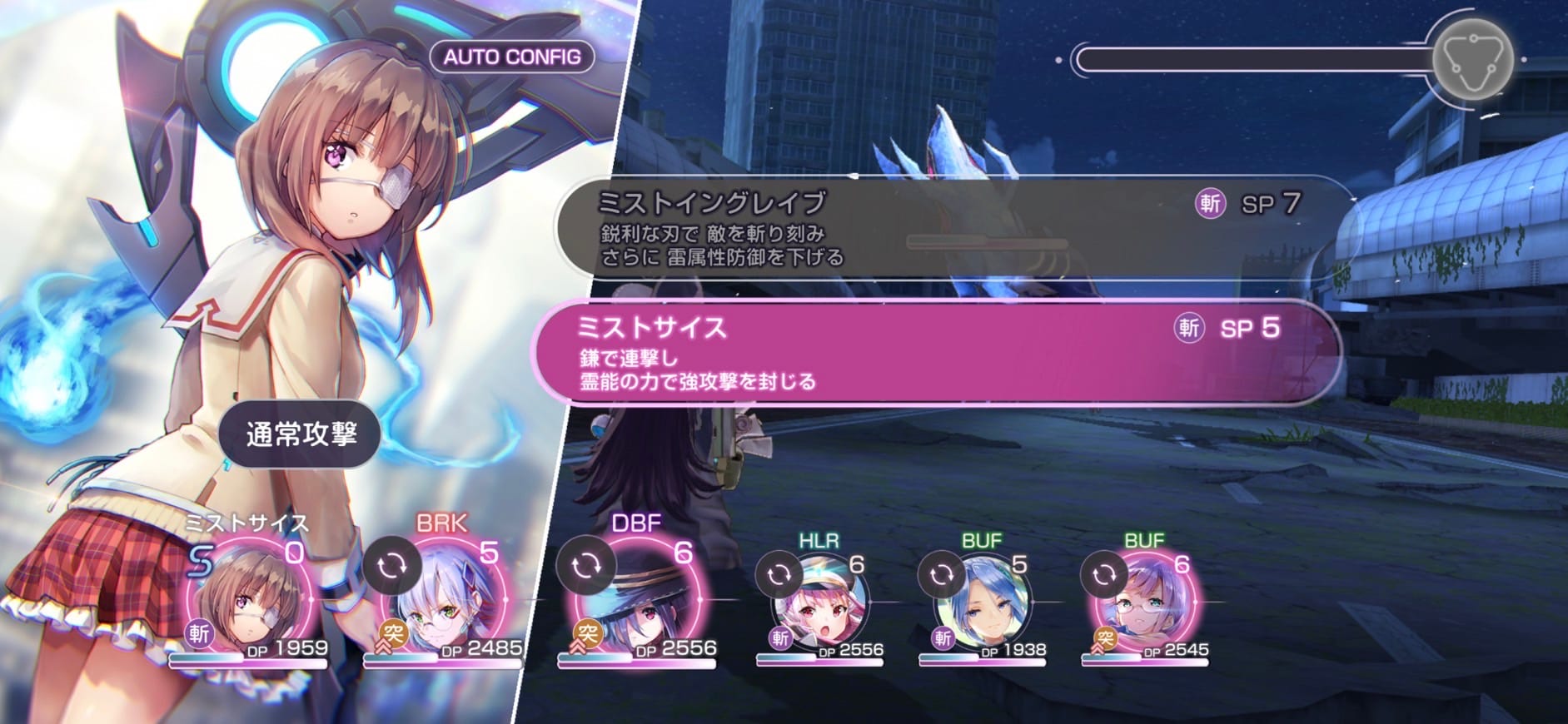The image size is (1568, 724).
Task: Tap the triangular formation icon at top right
Action: (x=1472, y=58)
